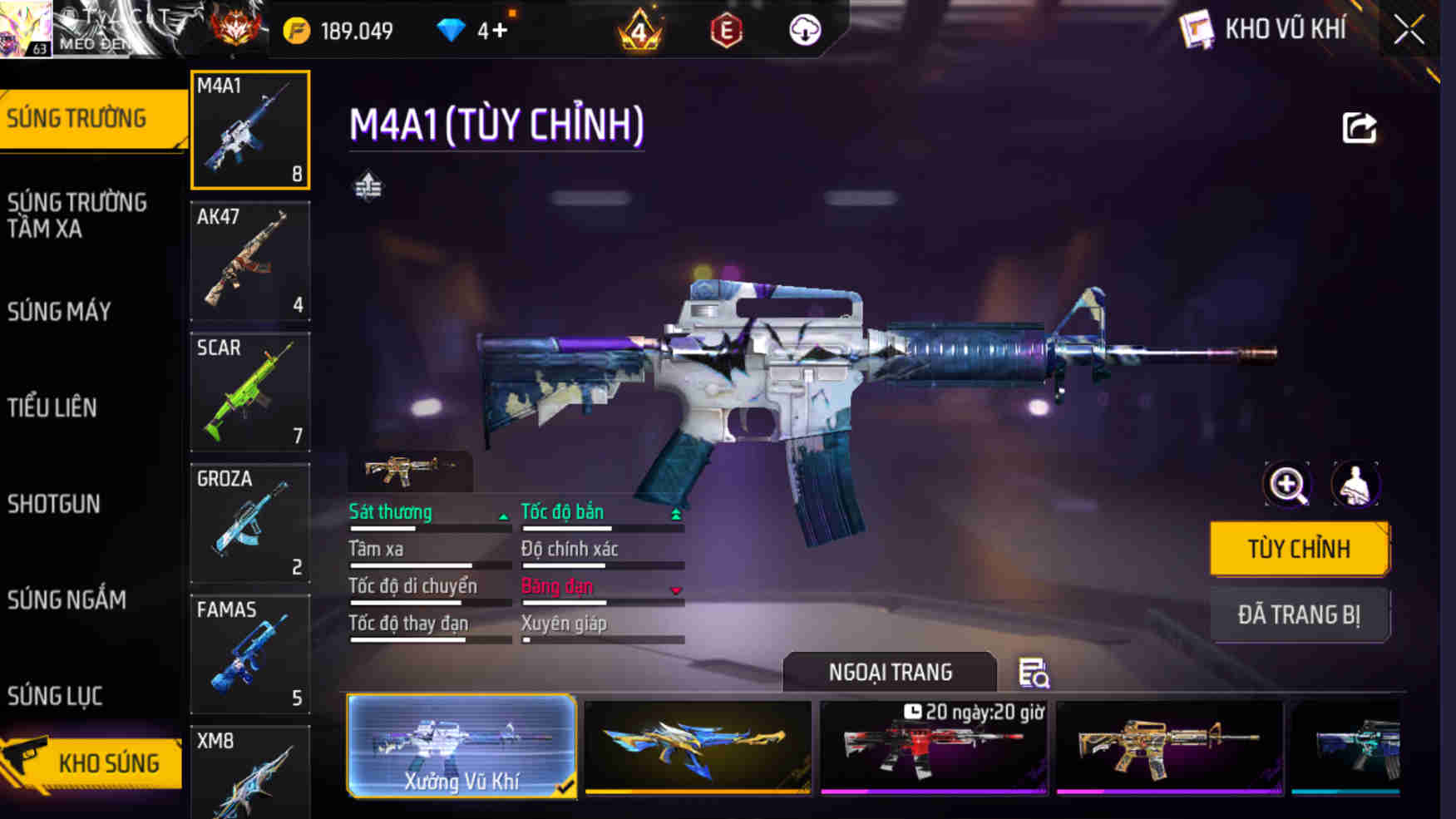The height and width of the screenshot is (819, 1456).
Task: Choose the Xưởng Vũ Khí skin
Action: (461, 746)
